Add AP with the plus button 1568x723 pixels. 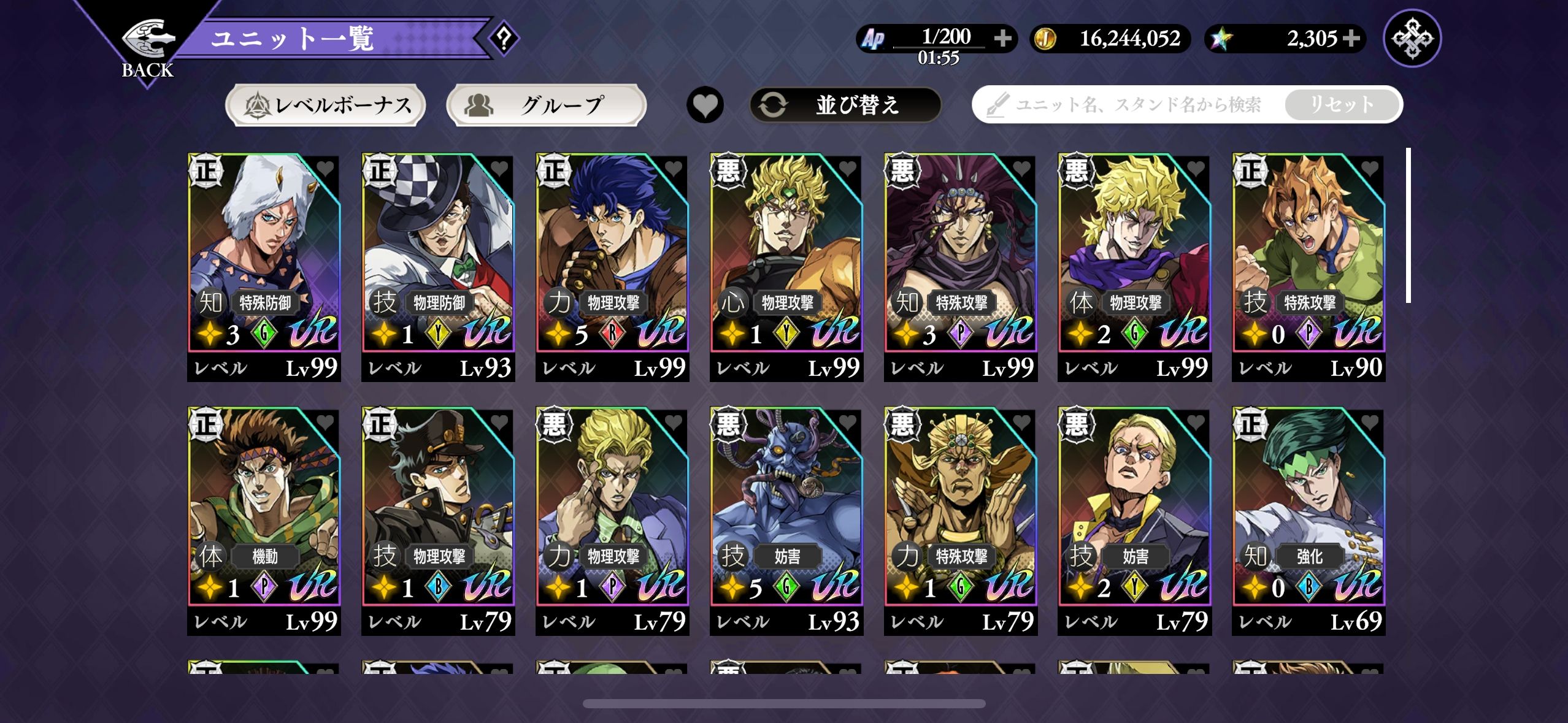(1003, 39)
